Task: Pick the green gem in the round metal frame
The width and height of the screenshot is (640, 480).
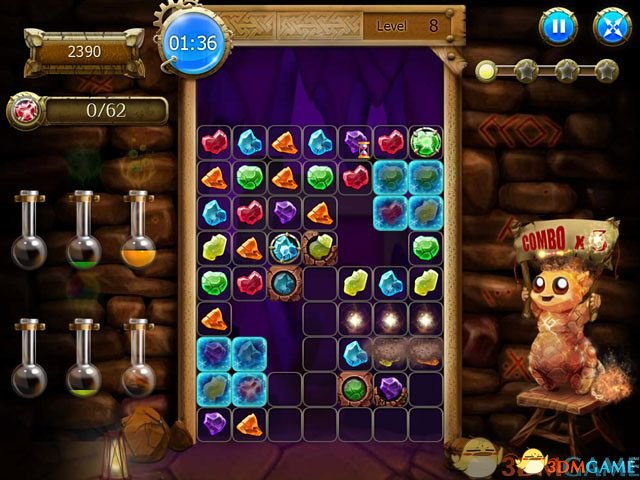Action: coord(426,142)
